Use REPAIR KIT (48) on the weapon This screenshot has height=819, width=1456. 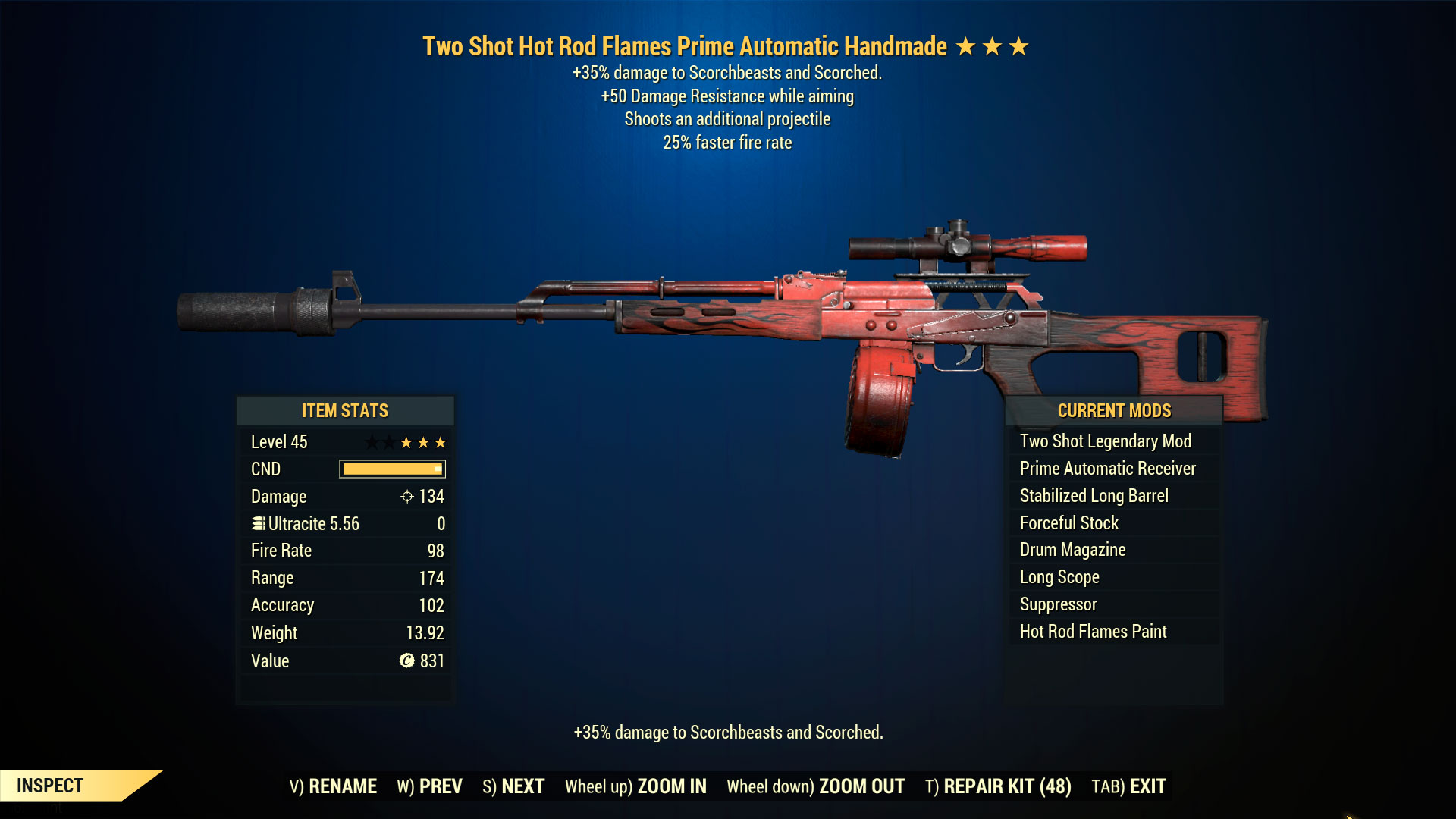coord(998,786)
